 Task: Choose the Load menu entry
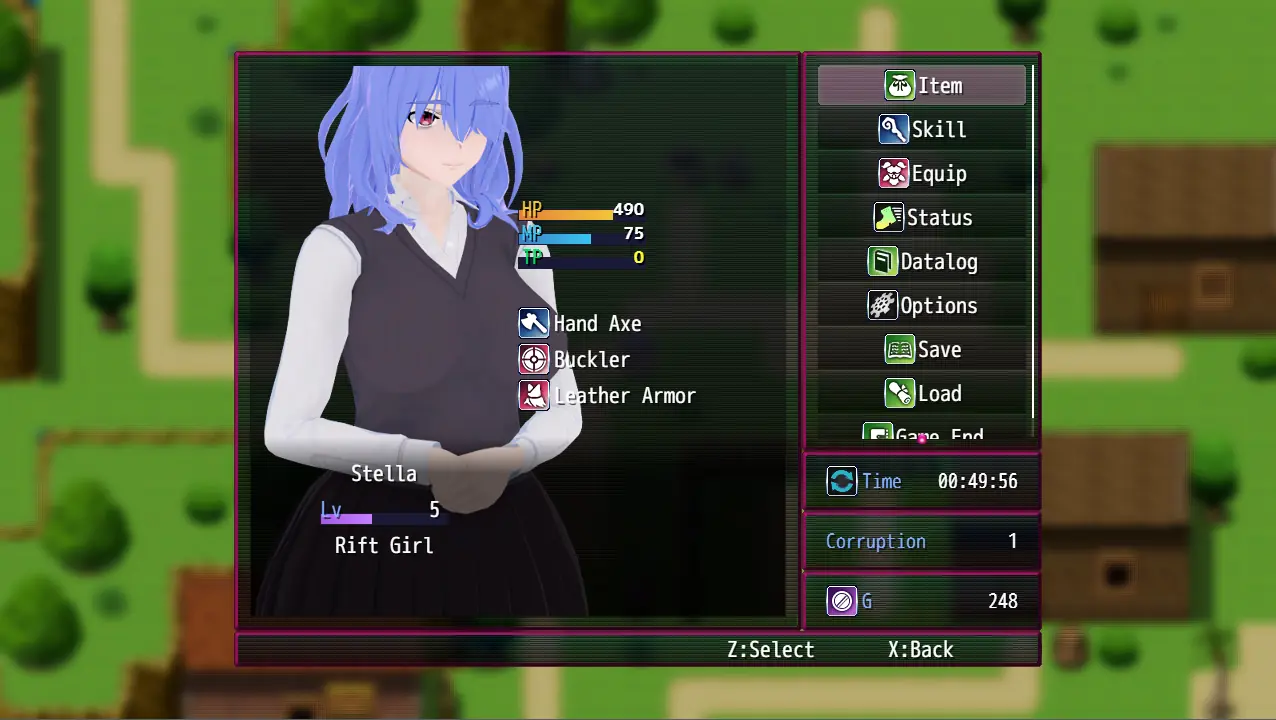(x=922, y=394)
